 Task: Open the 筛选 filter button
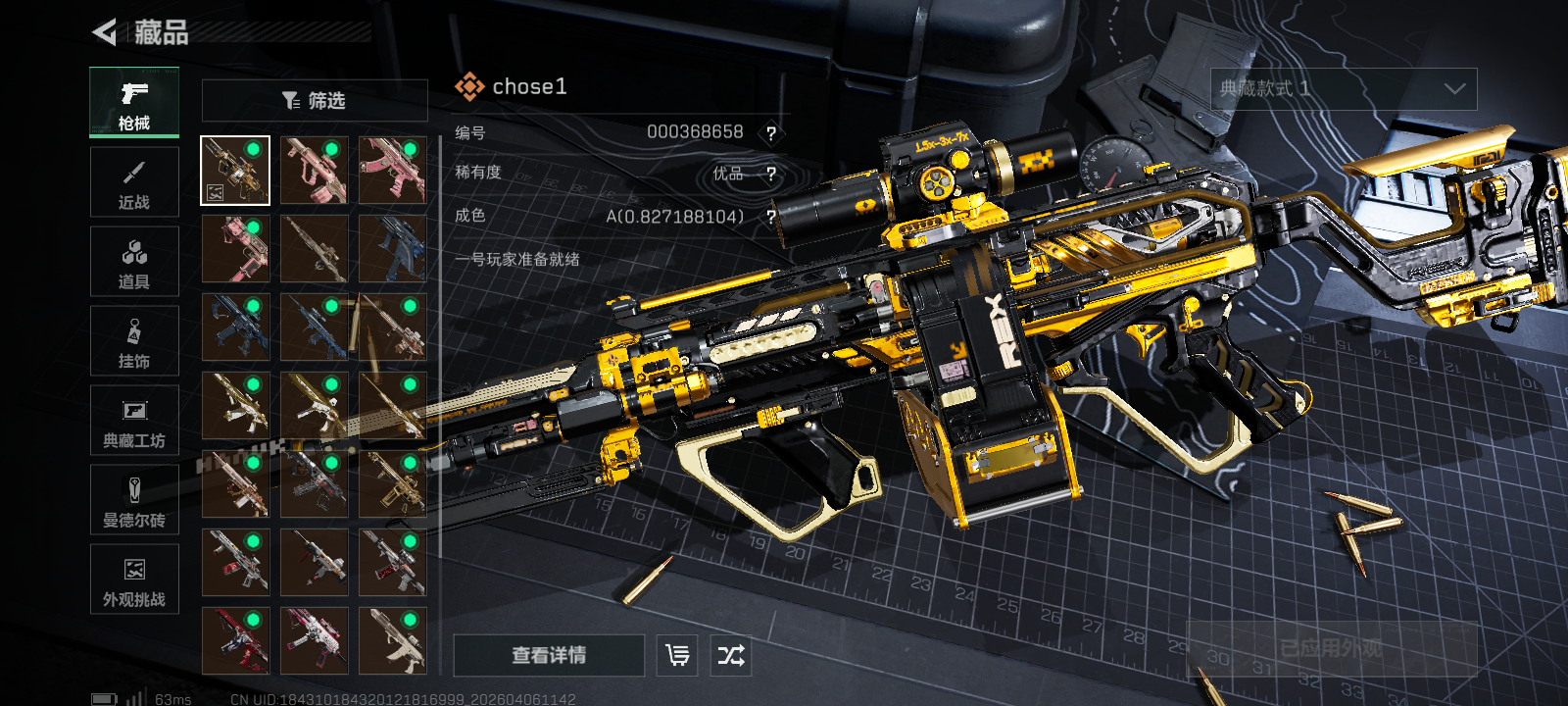(315, 100)
